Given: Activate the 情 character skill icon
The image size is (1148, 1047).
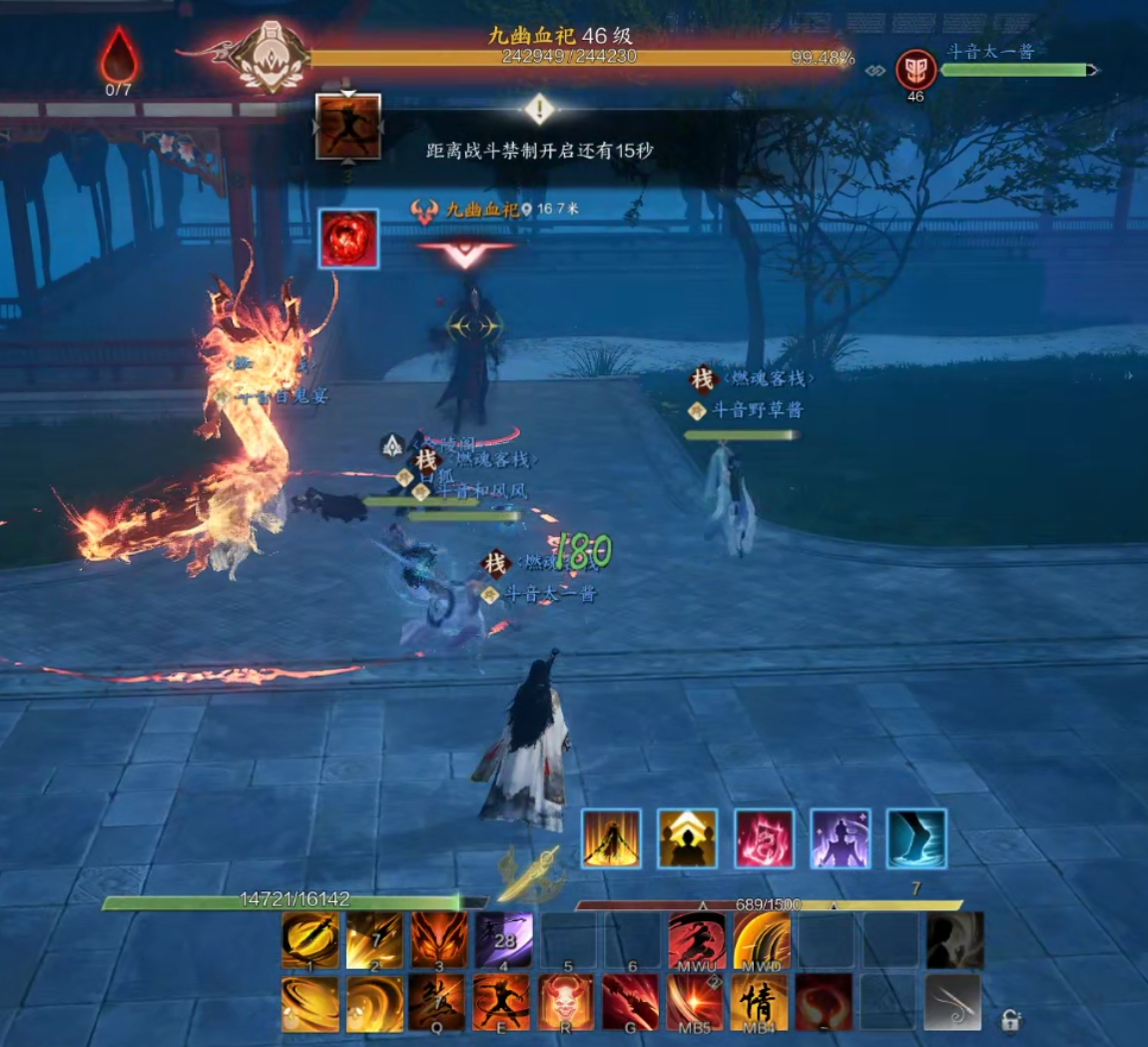Looking at the screenshot, I should pyautogui.click(x=760, y=1002).
